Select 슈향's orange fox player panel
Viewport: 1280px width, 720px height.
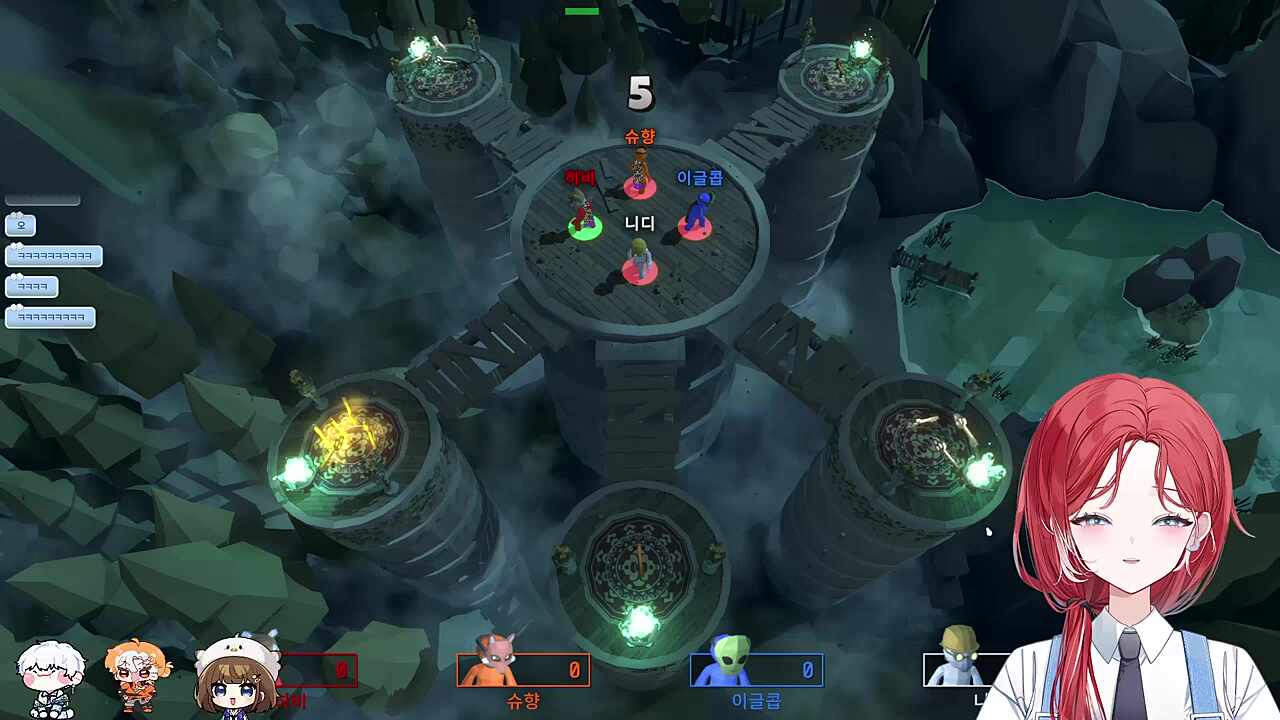[523, 669]
